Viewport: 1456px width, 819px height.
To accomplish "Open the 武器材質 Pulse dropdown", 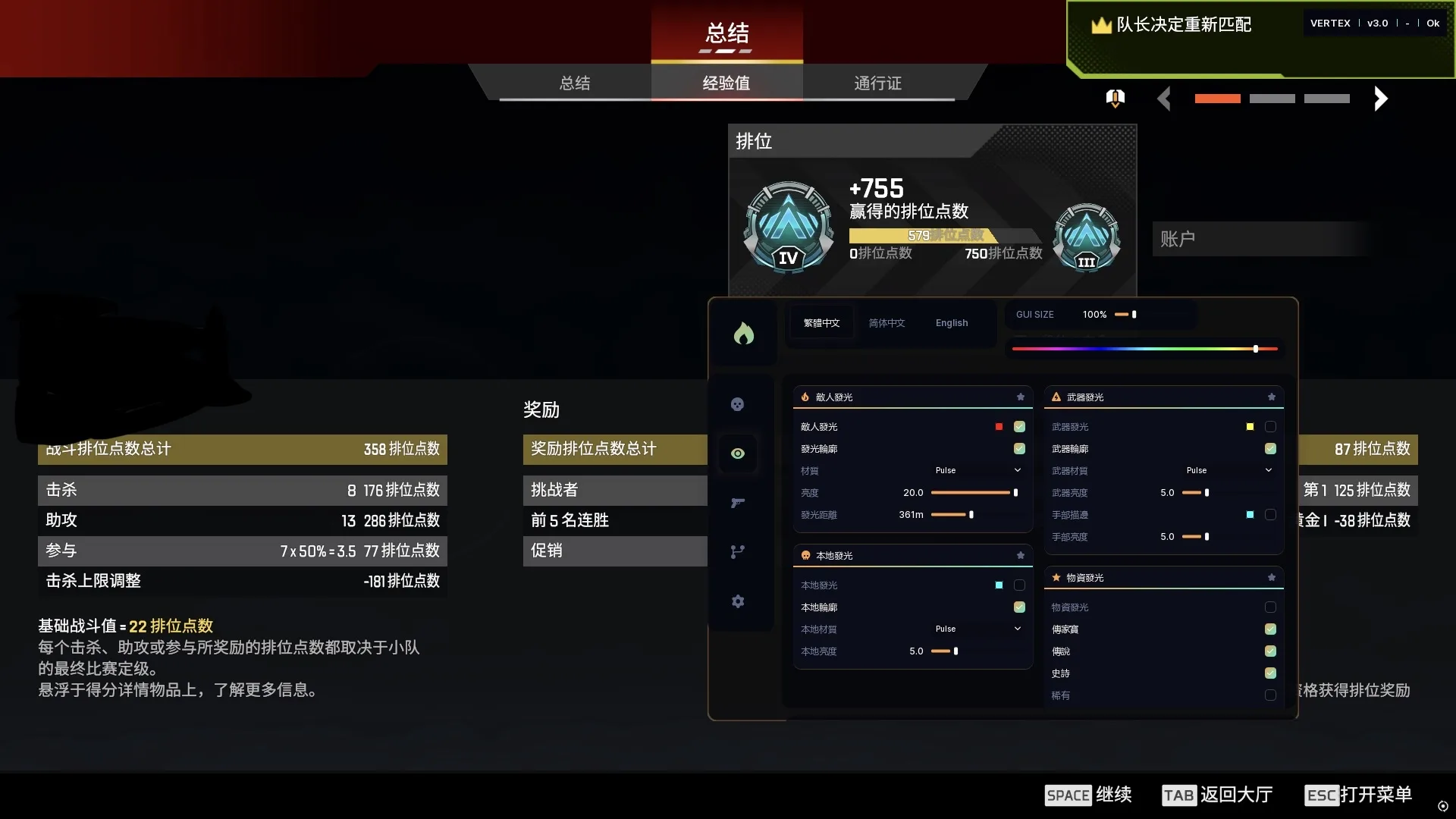I will [1228, 471].
